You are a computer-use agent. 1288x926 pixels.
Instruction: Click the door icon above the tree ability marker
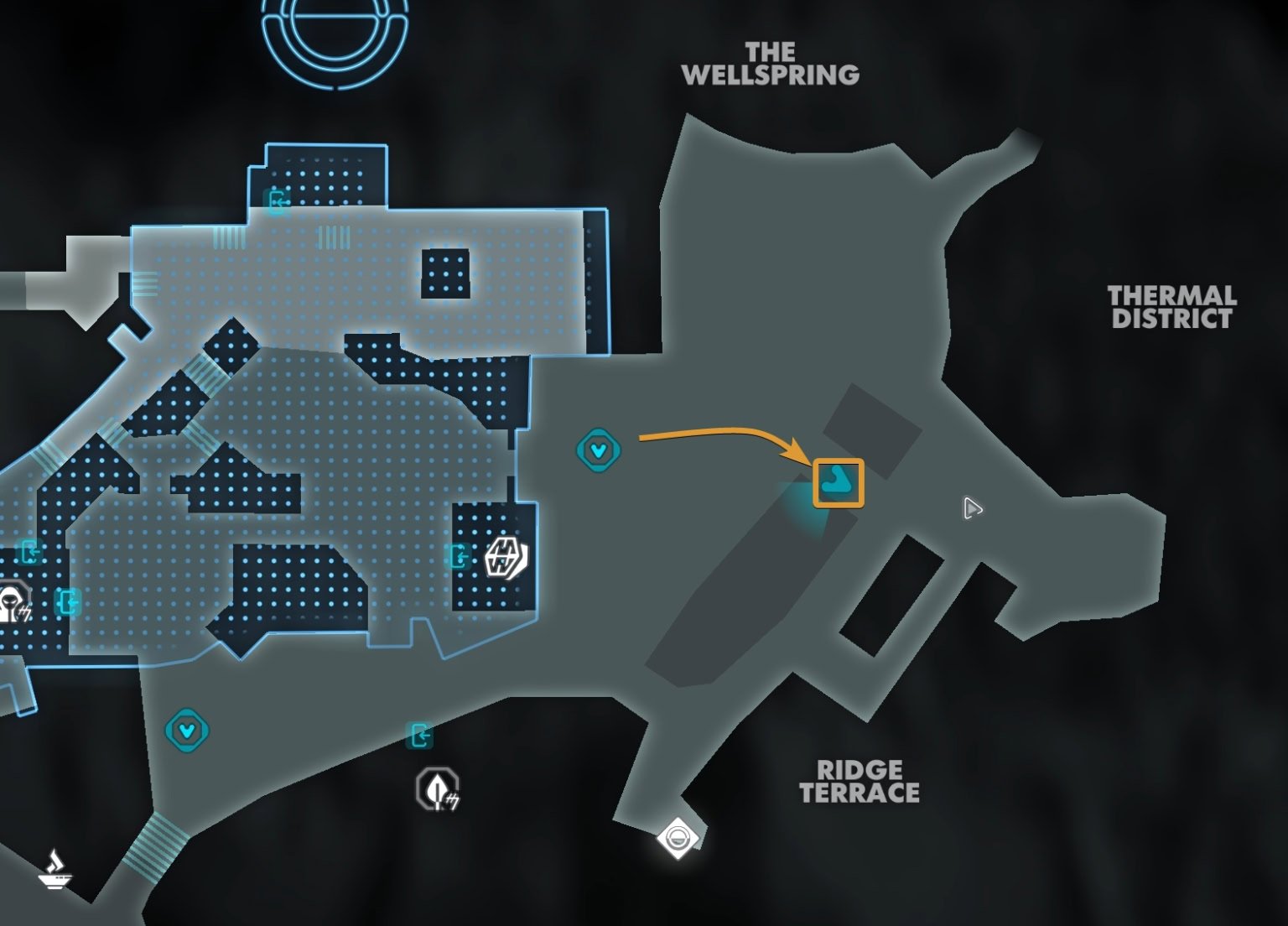(421, 735)
